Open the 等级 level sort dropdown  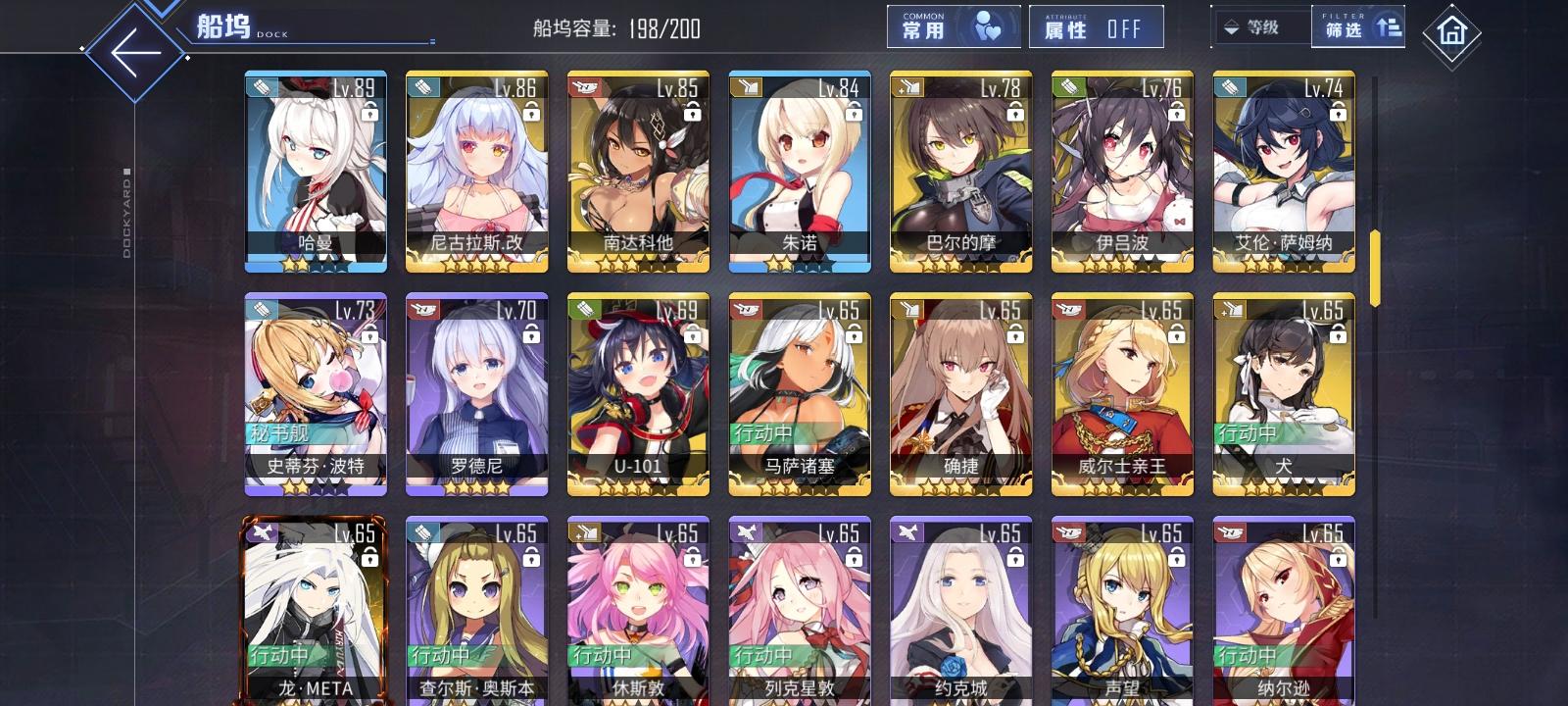[1264, 27]
